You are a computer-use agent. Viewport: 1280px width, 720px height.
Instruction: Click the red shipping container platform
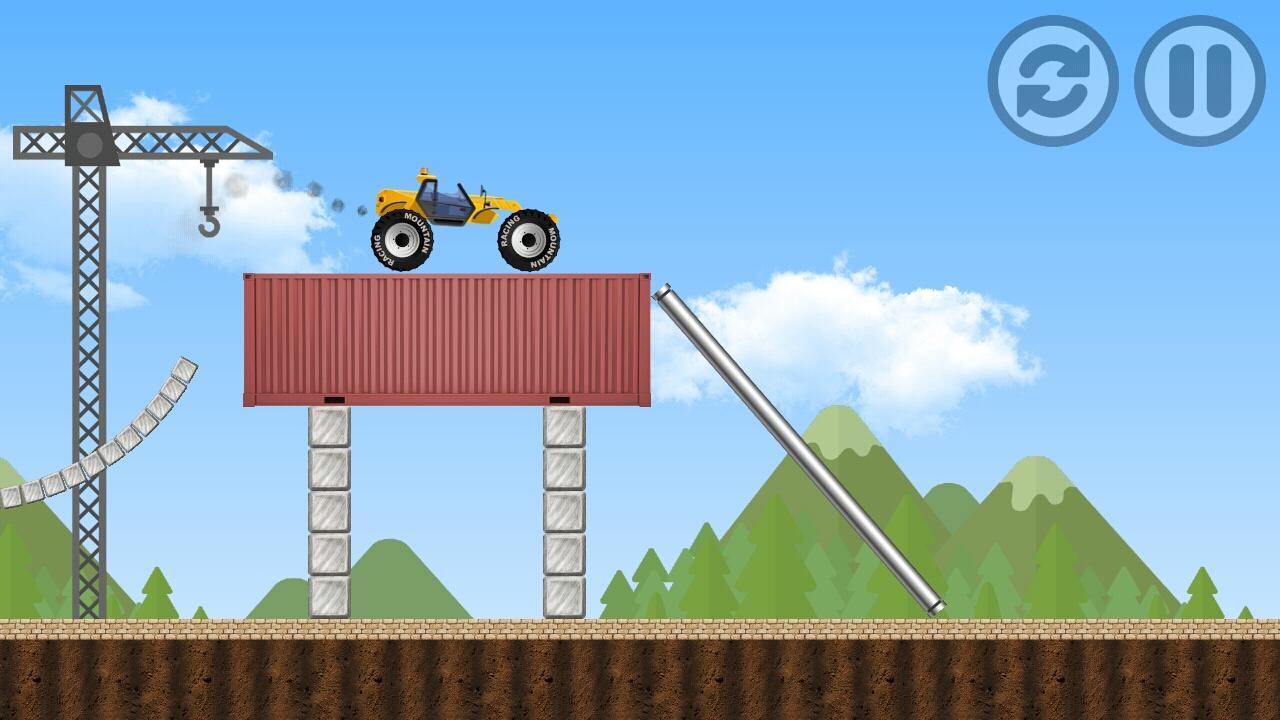tap(445, 340)
